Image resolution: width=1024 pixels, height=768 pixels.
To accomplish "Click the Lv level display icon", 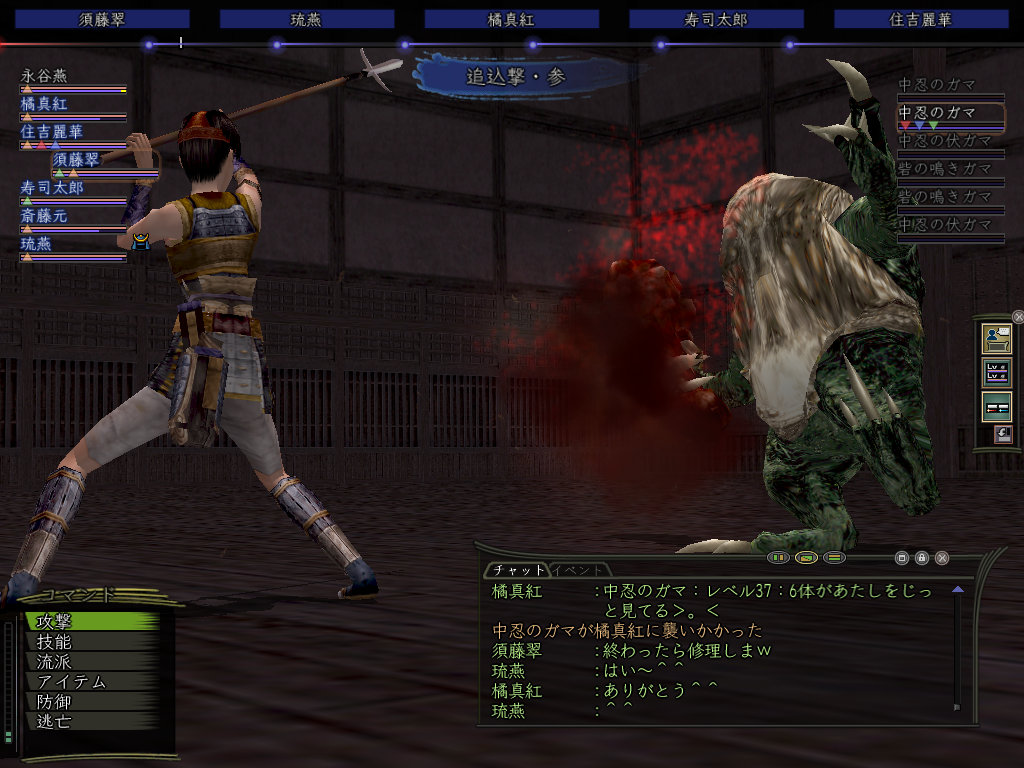I will 997,372.
